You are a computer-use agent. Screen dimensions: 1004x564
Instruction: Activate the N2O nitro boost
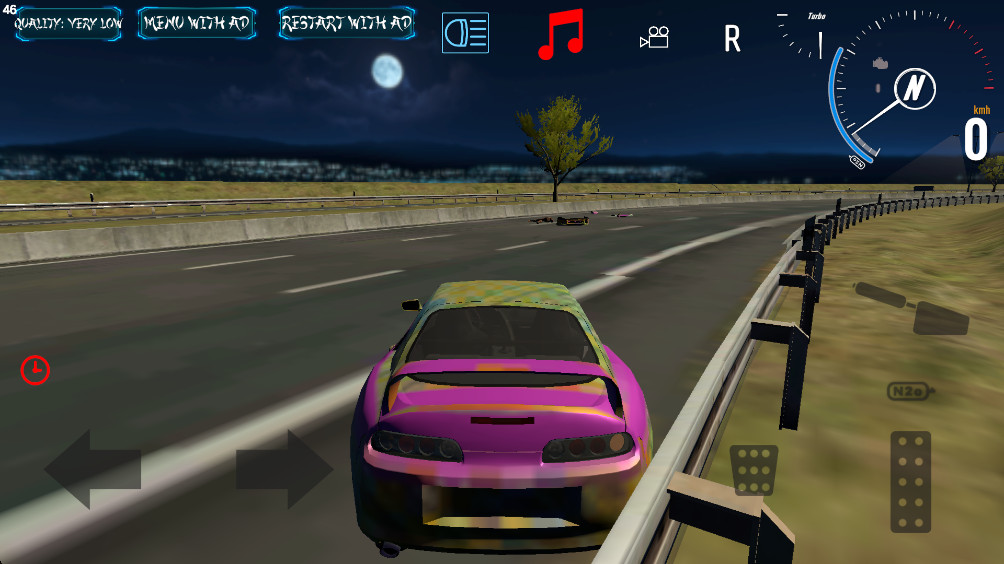[911, 391]
